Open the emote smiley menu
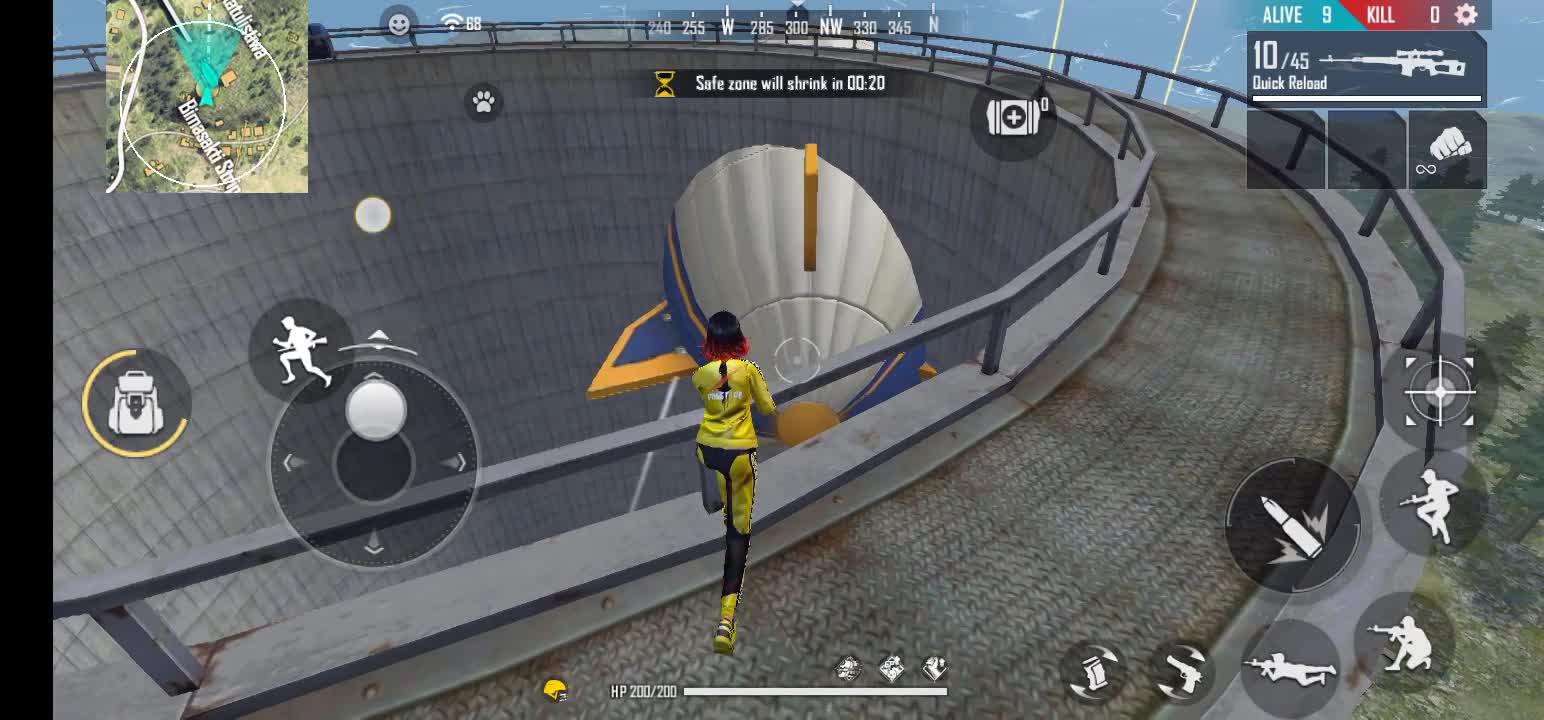The image size is (1544, 720). pyautogui.click(x=399, y=23)
